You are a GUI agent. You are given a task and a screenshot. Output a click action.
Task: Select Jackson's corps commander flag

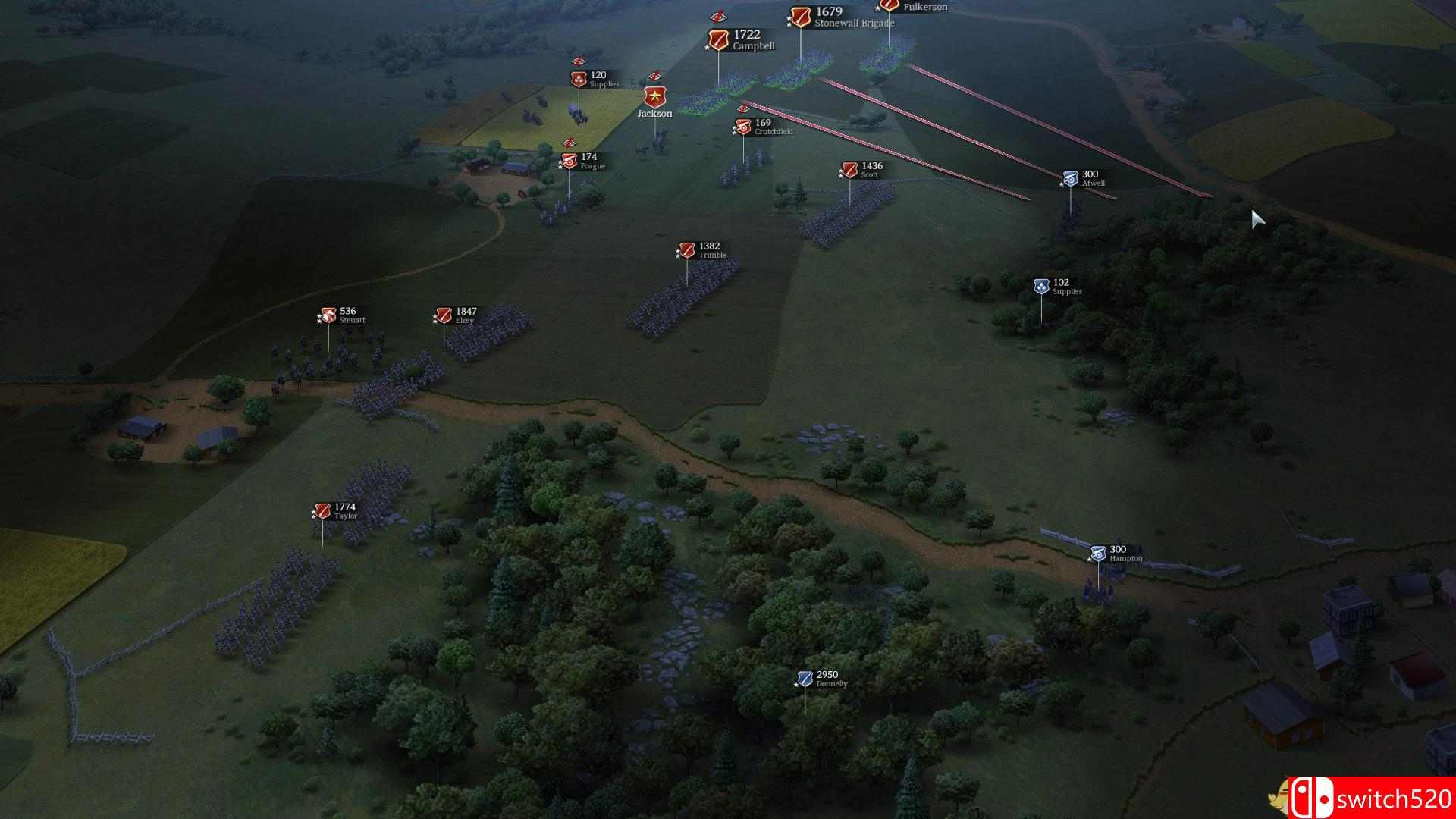(x=655, y=97)
